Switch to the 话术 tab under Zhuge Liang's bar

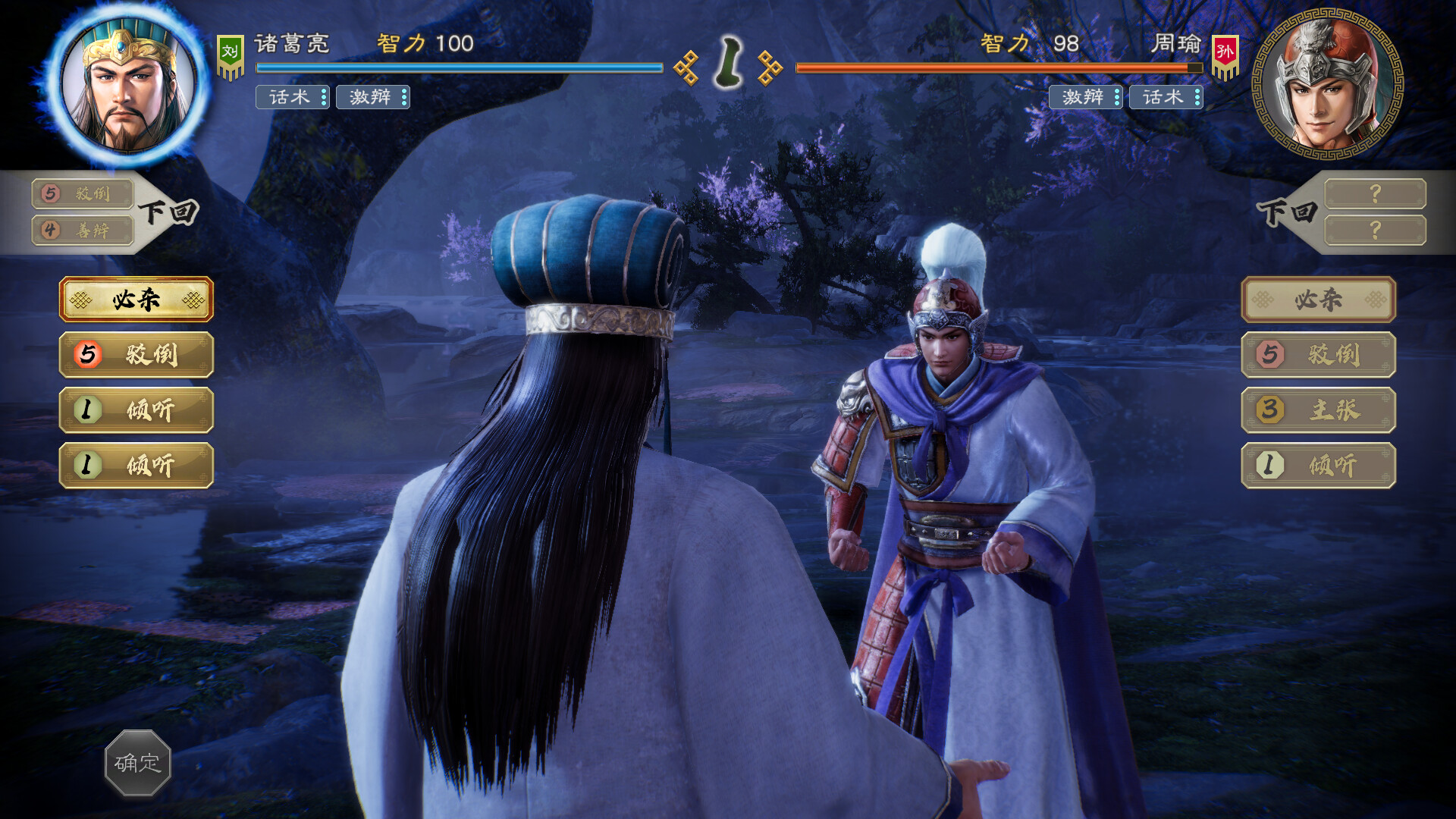point(292,98)
